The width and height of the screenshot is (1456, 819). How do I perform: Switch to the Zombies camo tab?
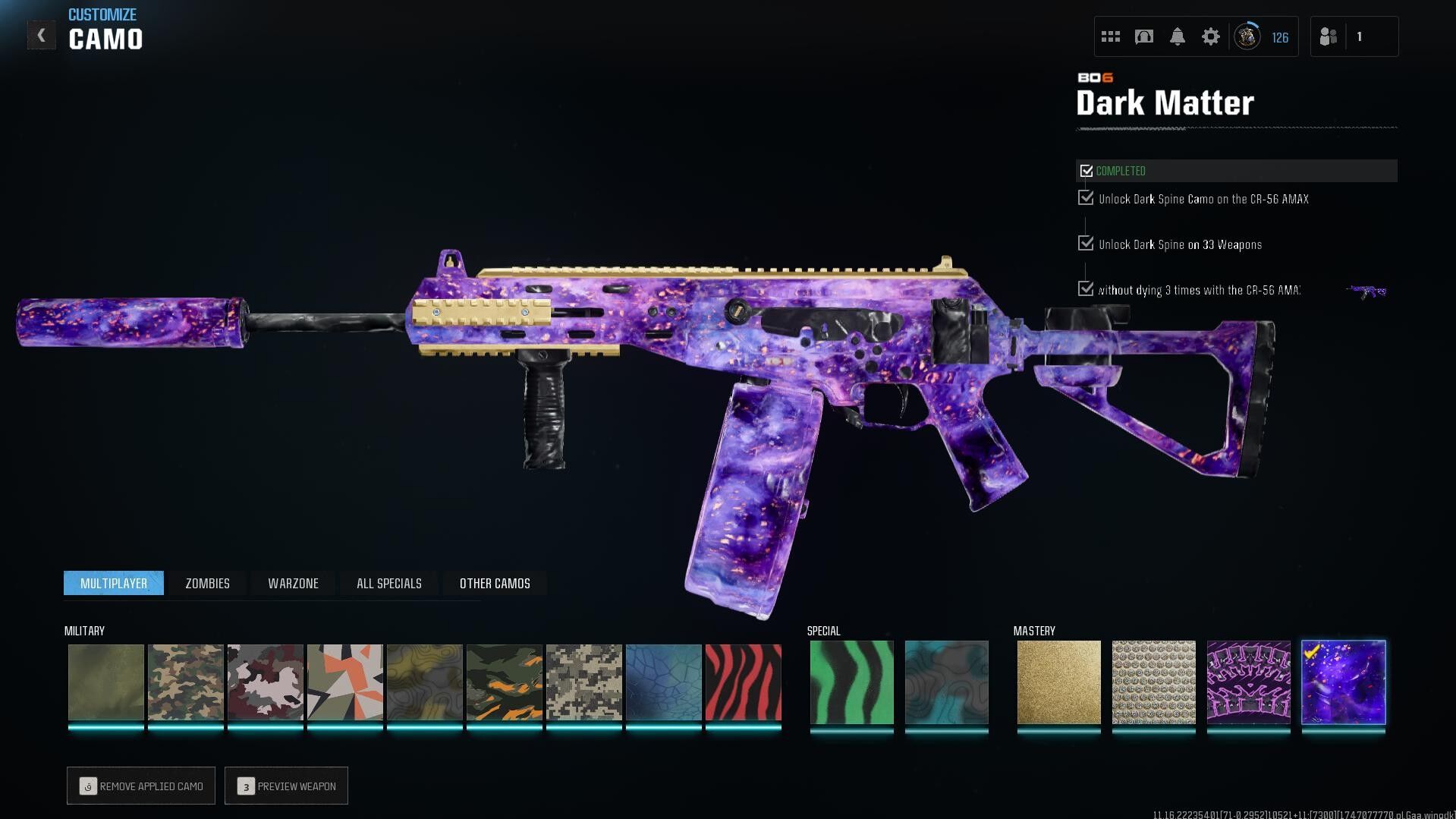207,583
